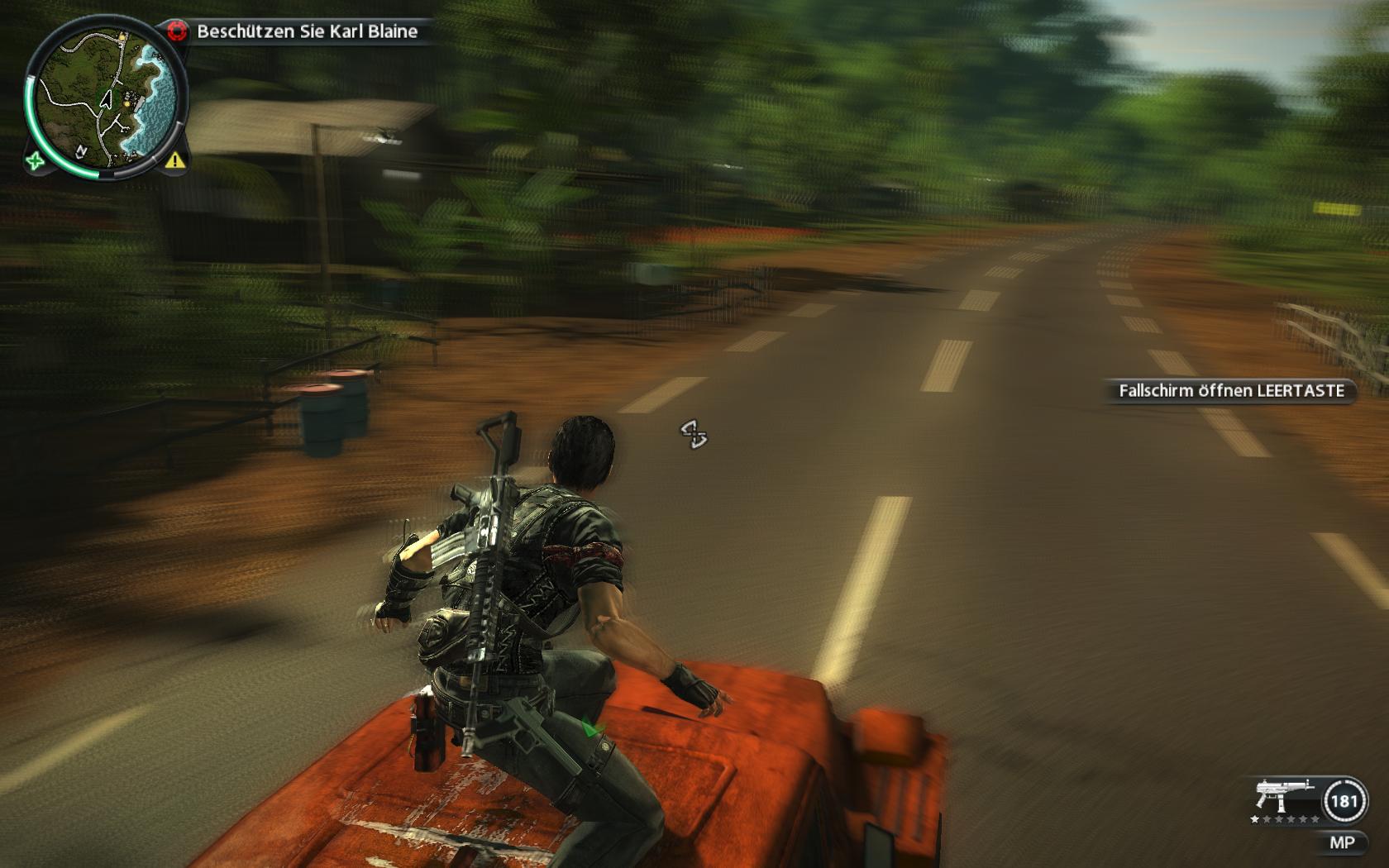
Task: Click the red mission icon beside the objective
Action: 175,32
